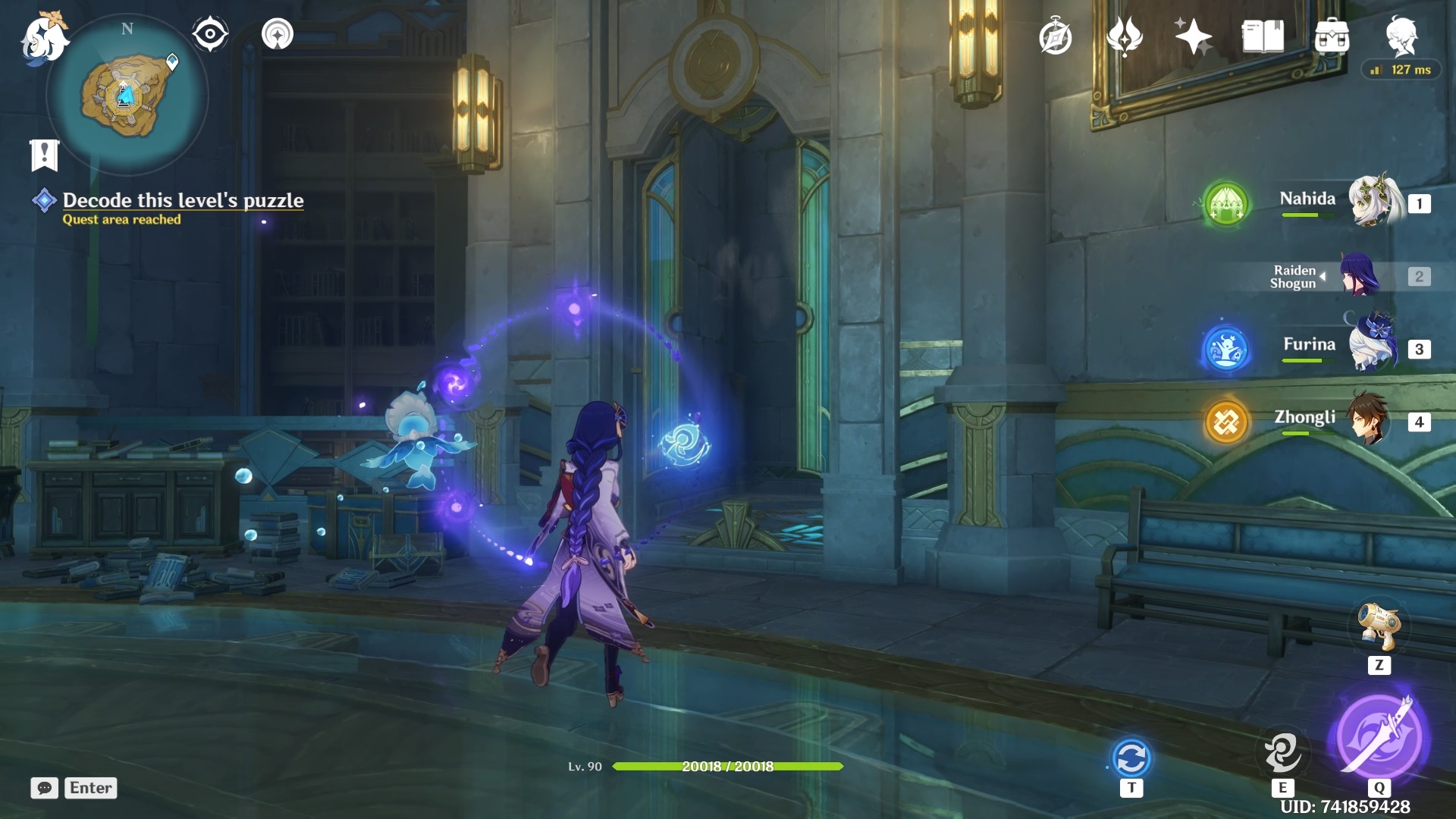The image size is (1456, 819).
Task: Open the compass Adventurer Handbook icon
Action: [x=1055, y=36]
